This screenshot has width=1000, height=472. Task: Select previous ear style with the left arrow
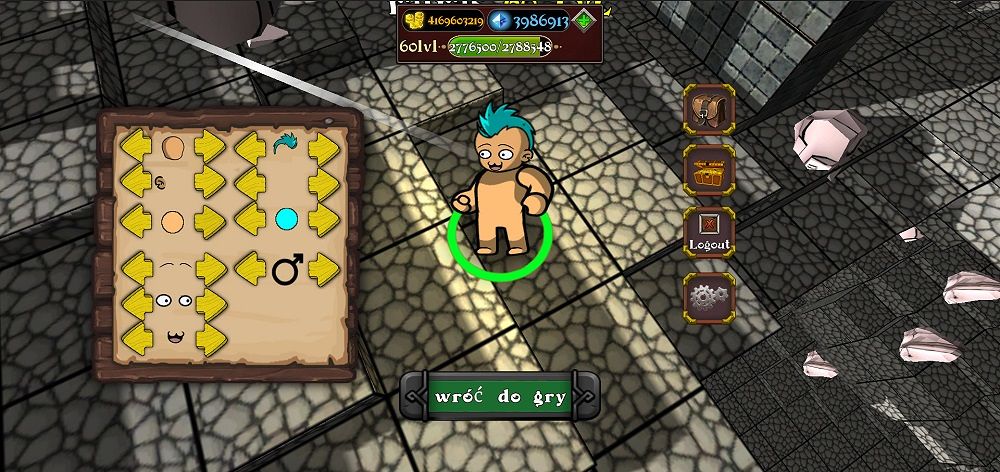(x=135, y=182)
